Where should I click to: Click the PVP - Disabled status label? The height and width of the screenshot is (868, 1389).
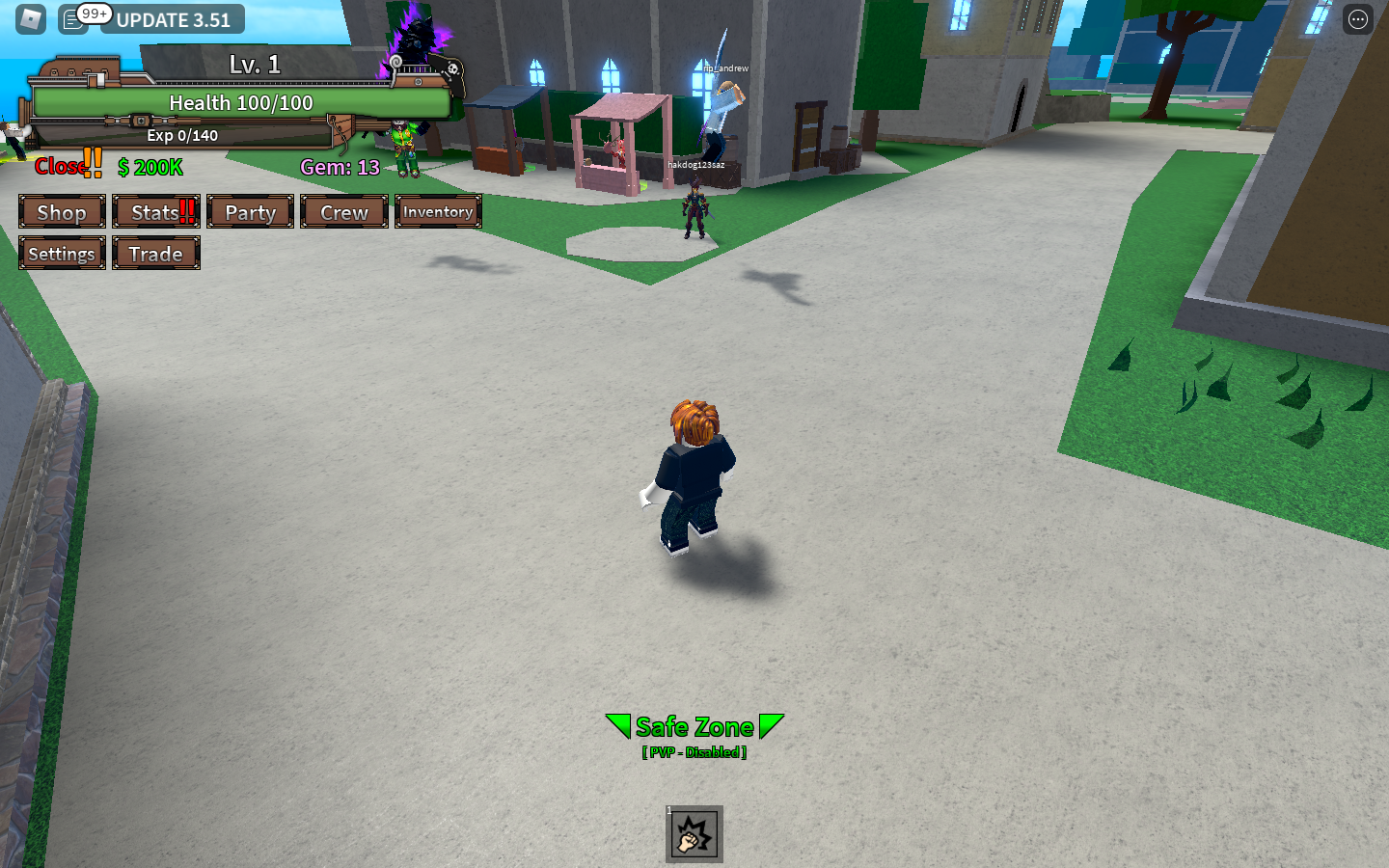(694, 753)
